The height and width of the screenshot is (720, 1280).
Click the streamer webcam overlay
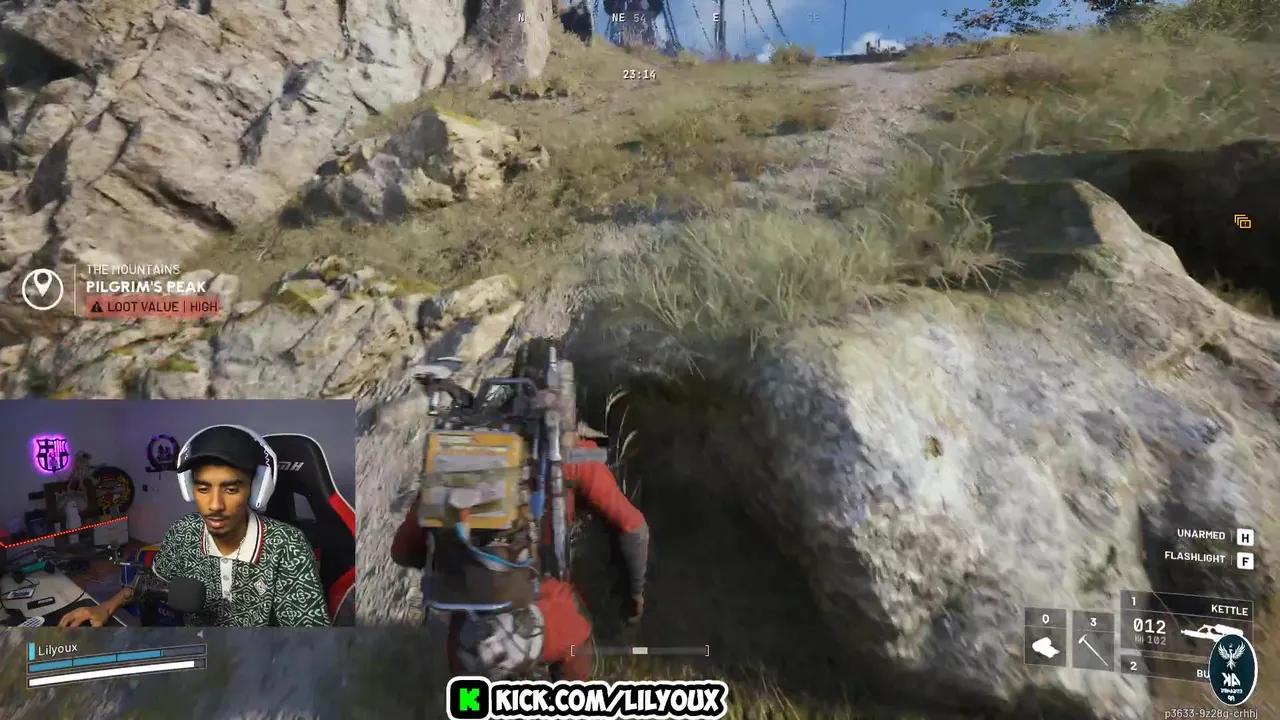point(178,515)
